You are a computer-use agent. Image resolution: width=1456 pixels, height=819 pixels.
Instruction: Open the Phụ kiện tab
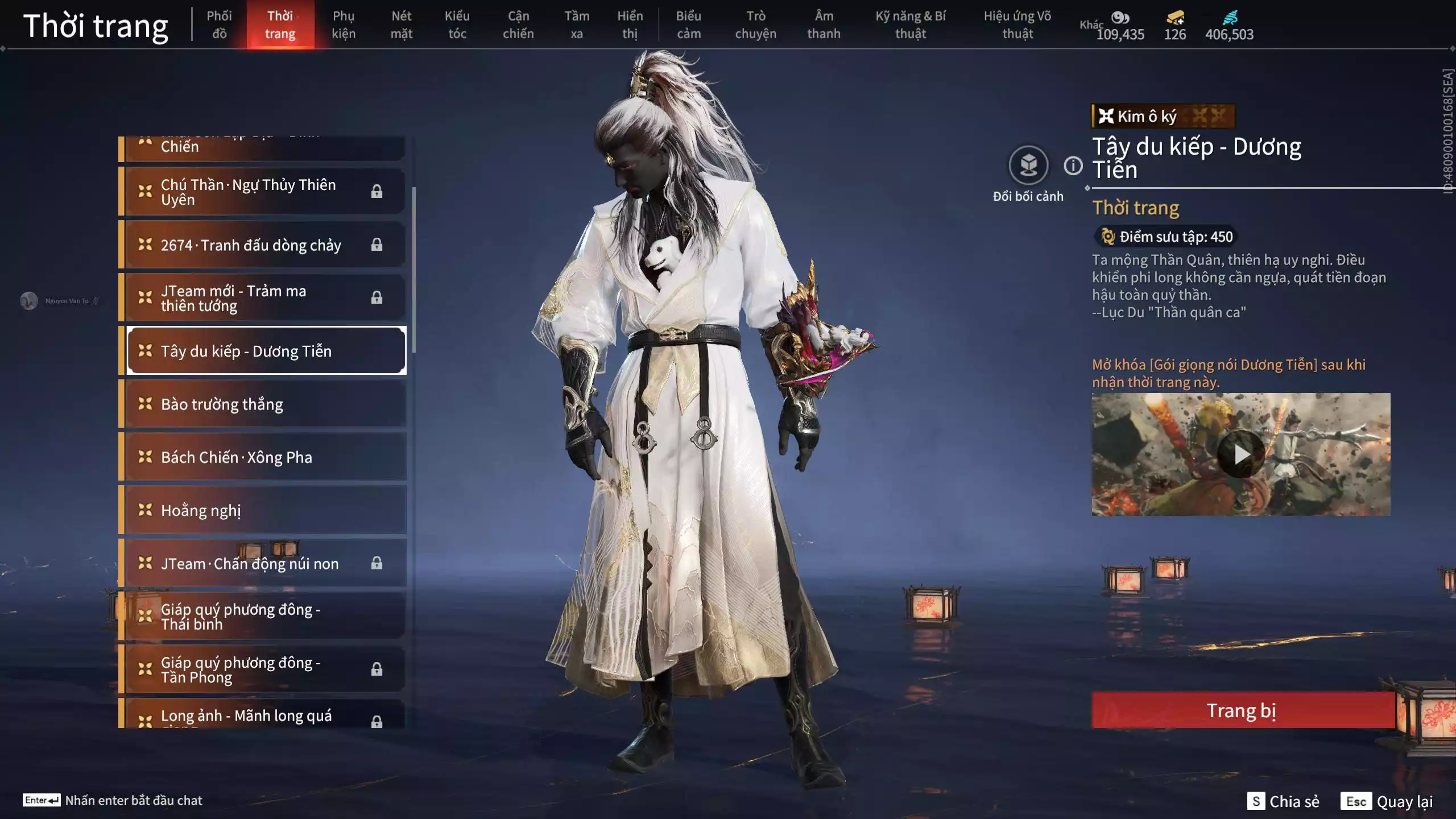pos(344,25)
